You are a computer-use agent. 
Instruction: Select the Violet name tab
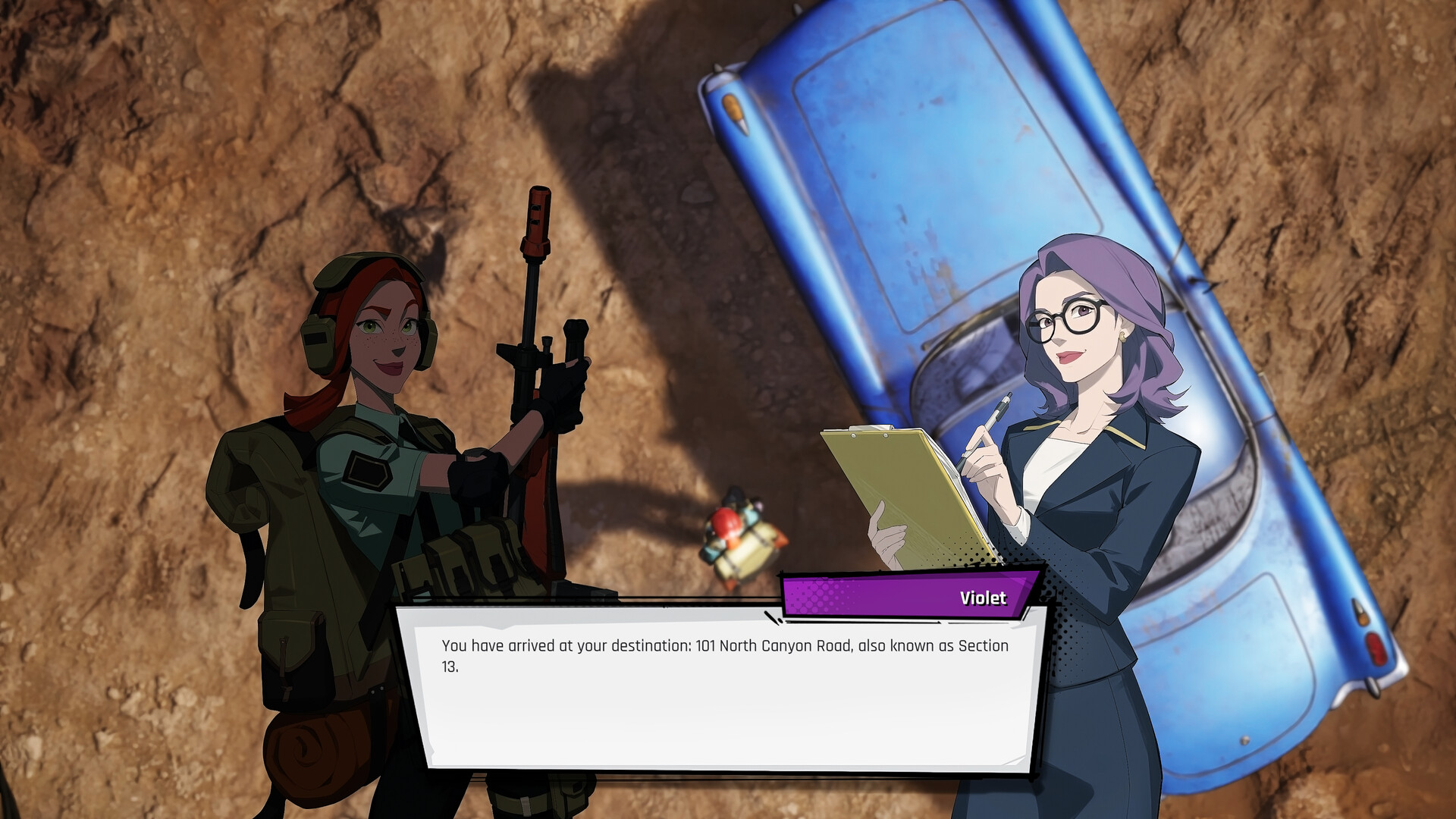pyautogui.click(x=984, y=598)
